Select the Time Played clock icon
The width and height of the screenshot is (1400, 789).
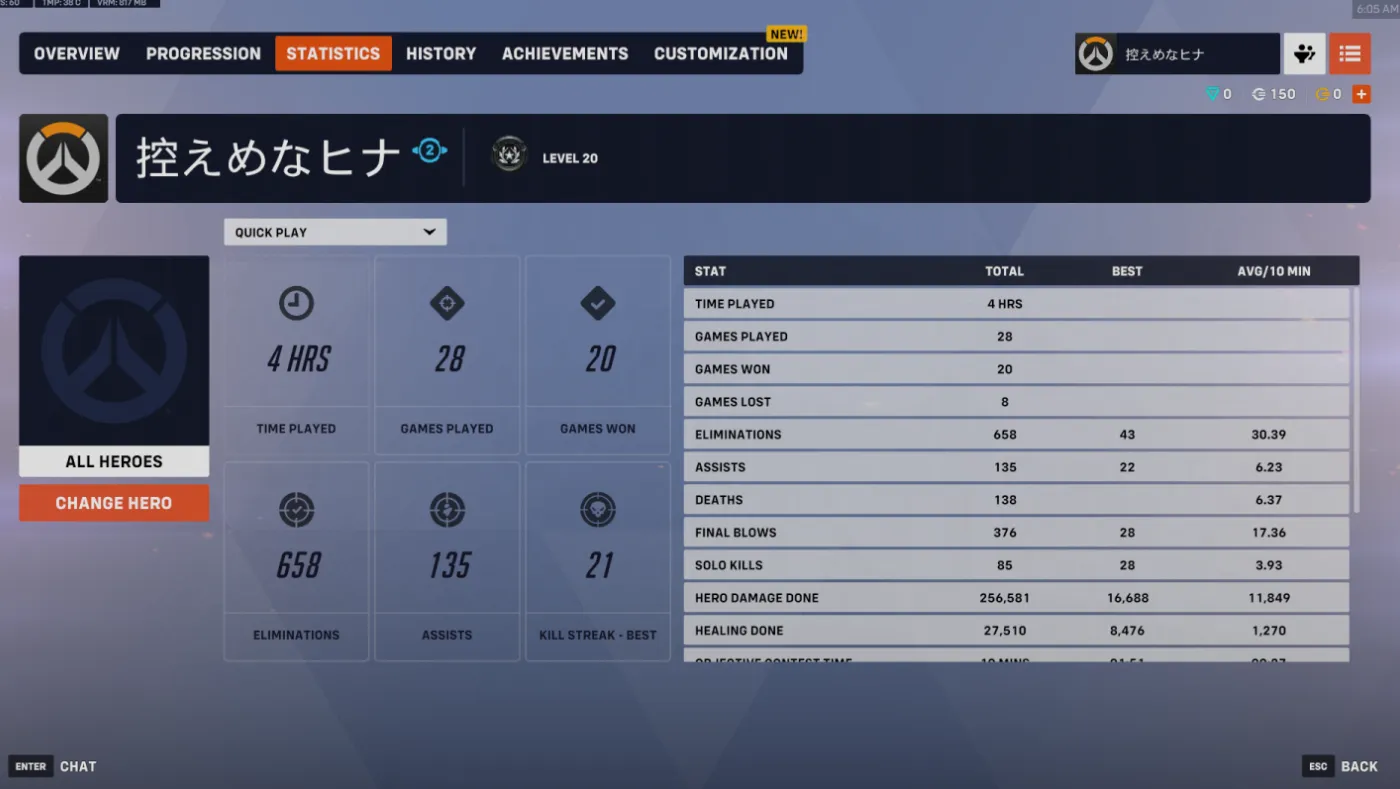click(296, 303)
